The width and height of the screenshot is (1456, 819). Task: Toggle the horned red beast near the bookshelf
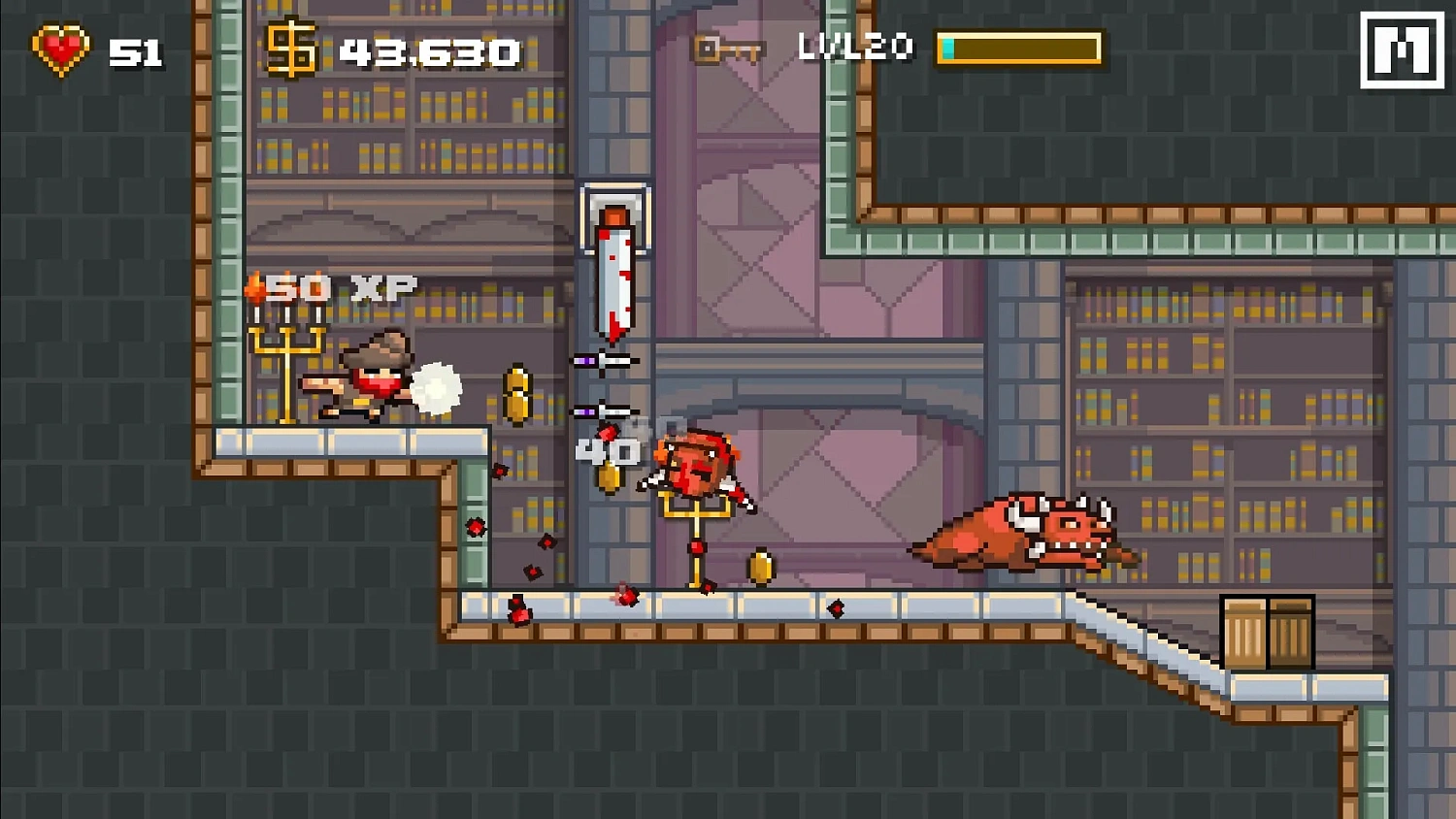(x=1024, y=534)
